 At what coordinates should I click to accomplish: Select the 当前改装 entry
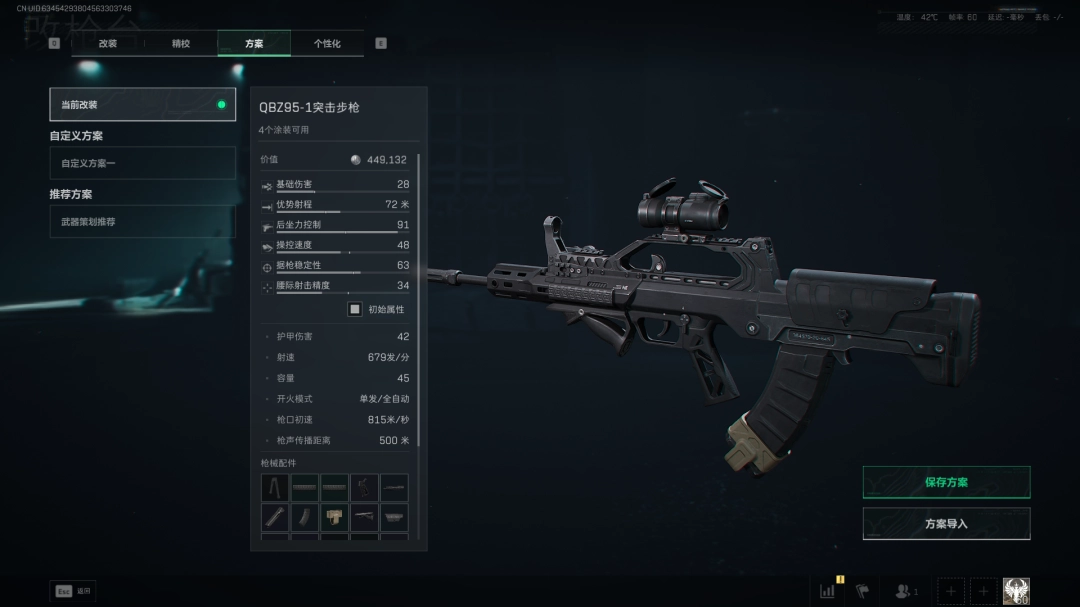(142, 104)
